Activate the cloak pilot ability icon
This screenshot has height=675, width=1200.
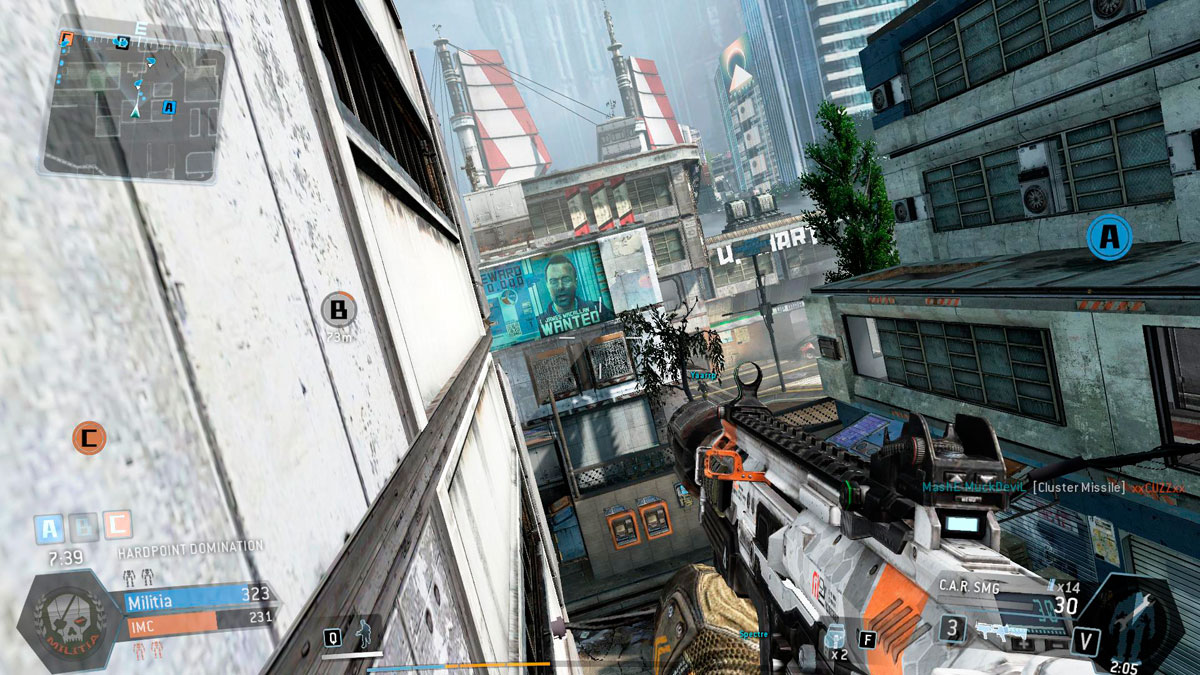pos(364,635)
